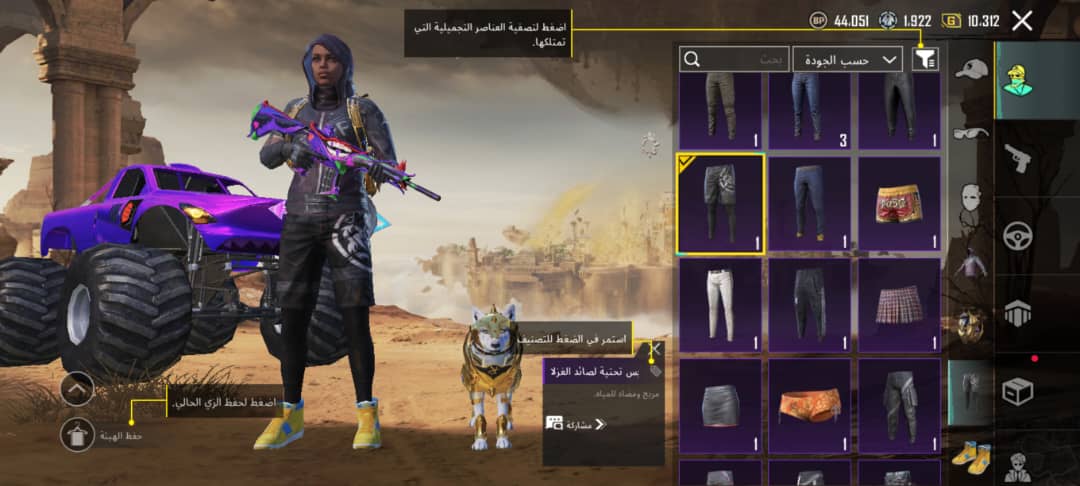The width and height of the screenshot is (1080, 486).
Task: Open the yellow shoes category
Action: 970,456
